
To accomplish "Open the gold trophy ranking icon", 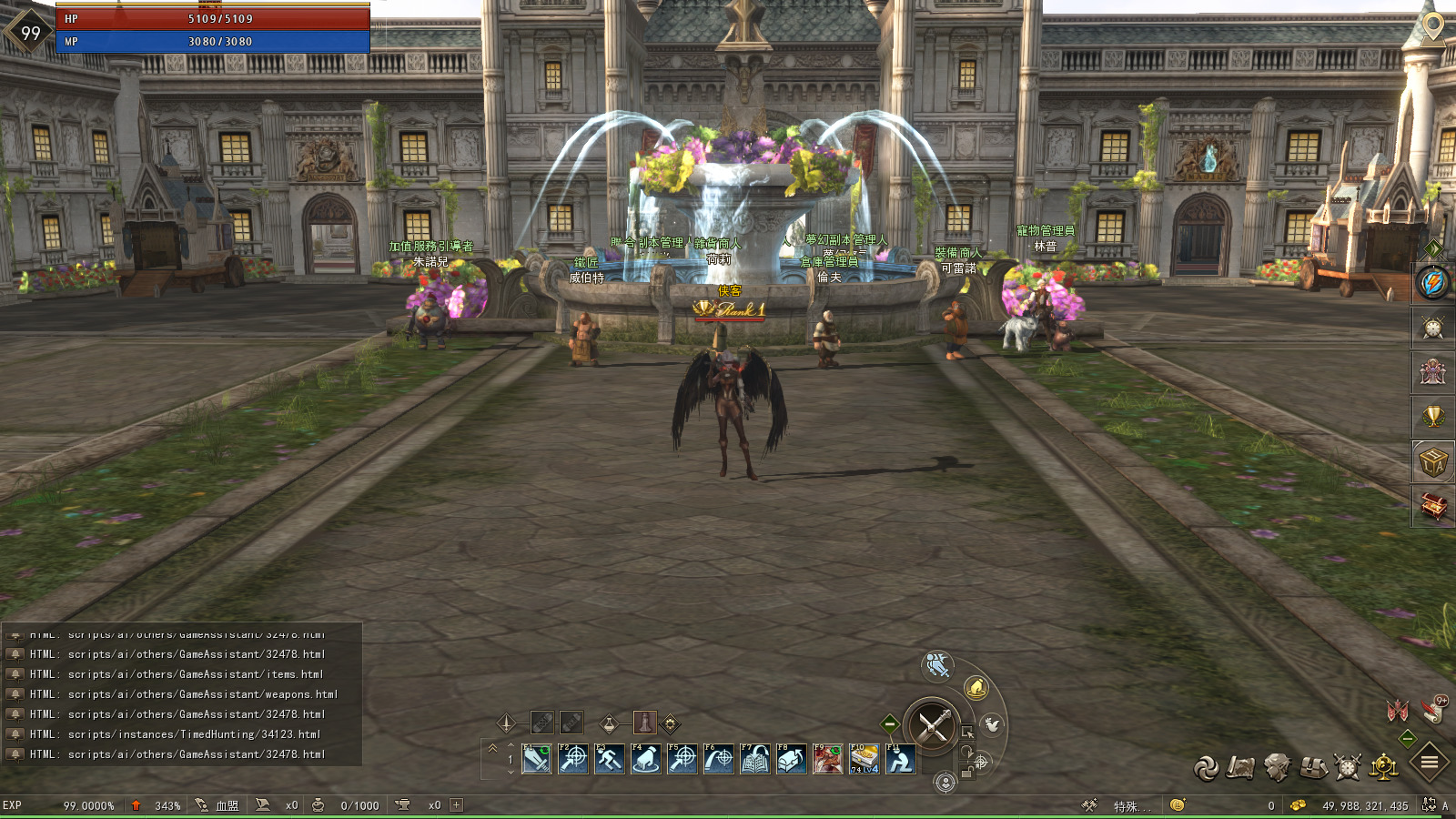I will 1433,417.
